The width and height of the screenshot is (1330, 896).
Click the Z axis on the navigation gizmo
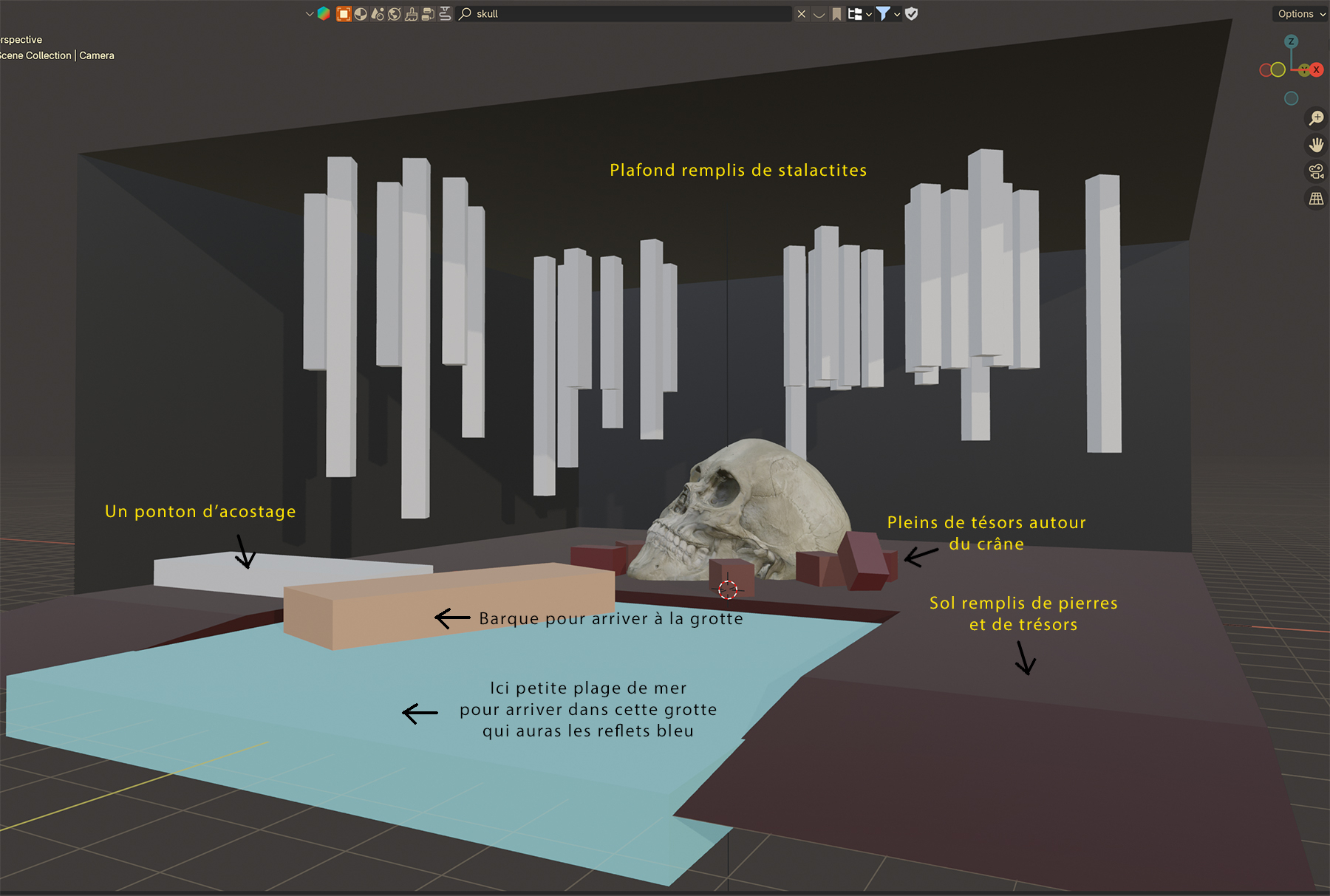click(1291, 41)
